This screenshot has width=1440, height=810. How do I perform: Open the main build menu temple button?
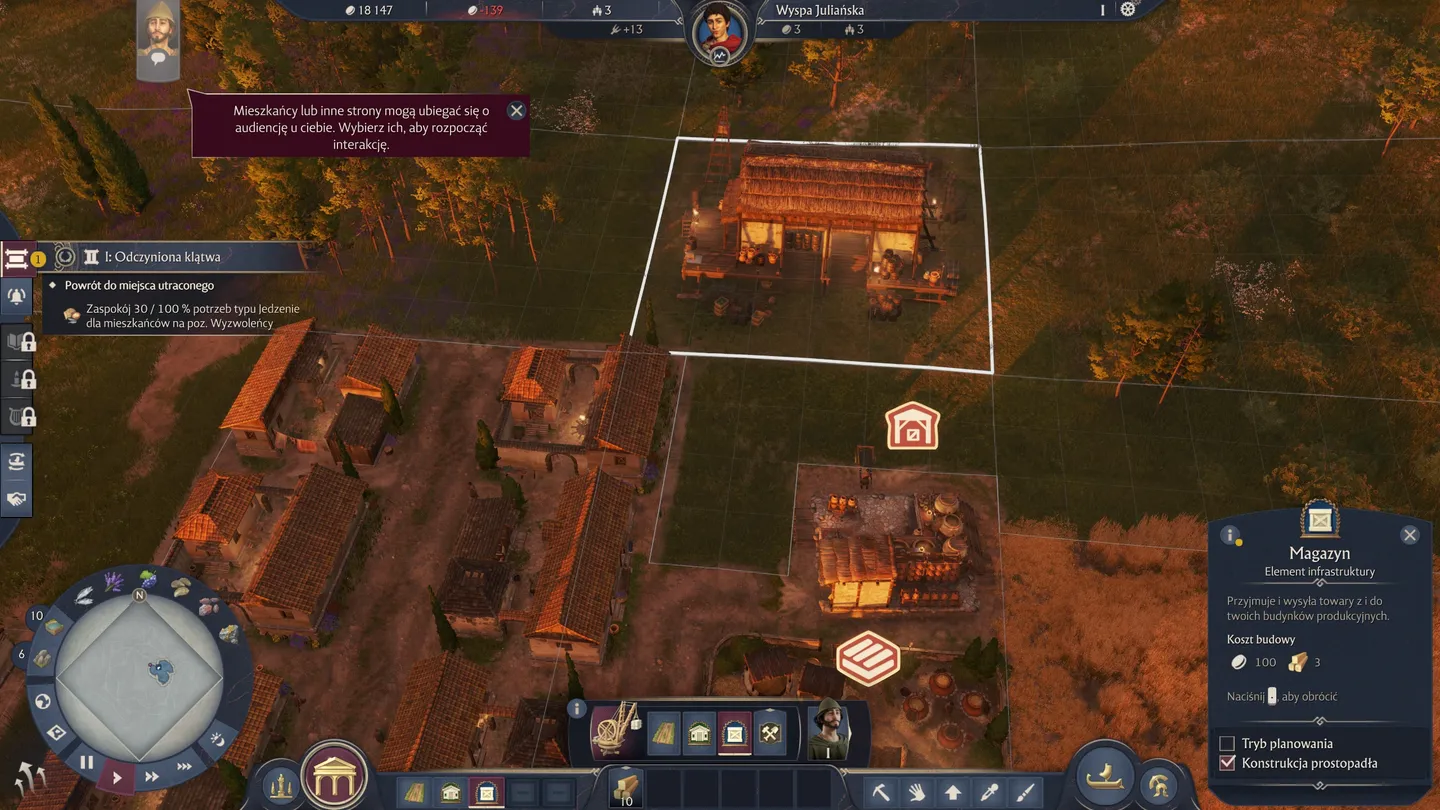point(335,777)
